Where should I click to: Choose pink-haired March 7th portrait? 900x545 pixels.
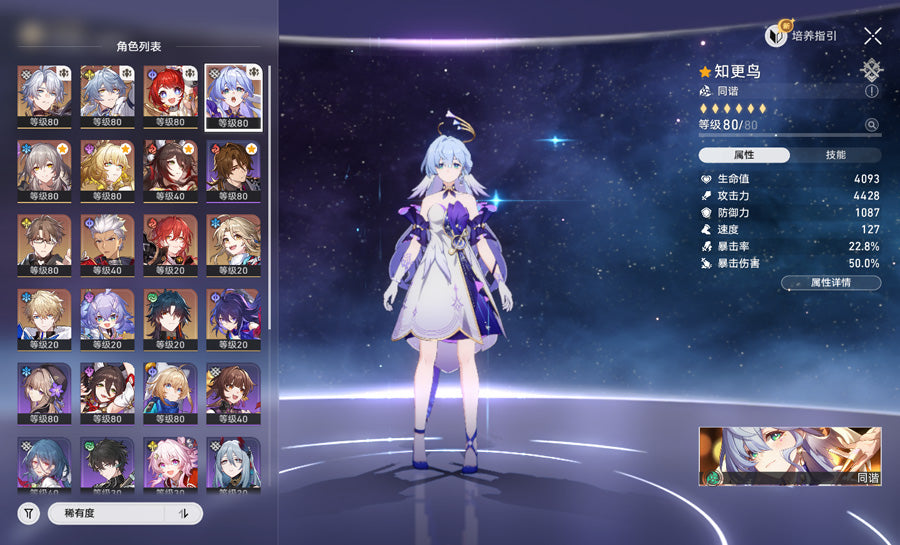(171, 466)
